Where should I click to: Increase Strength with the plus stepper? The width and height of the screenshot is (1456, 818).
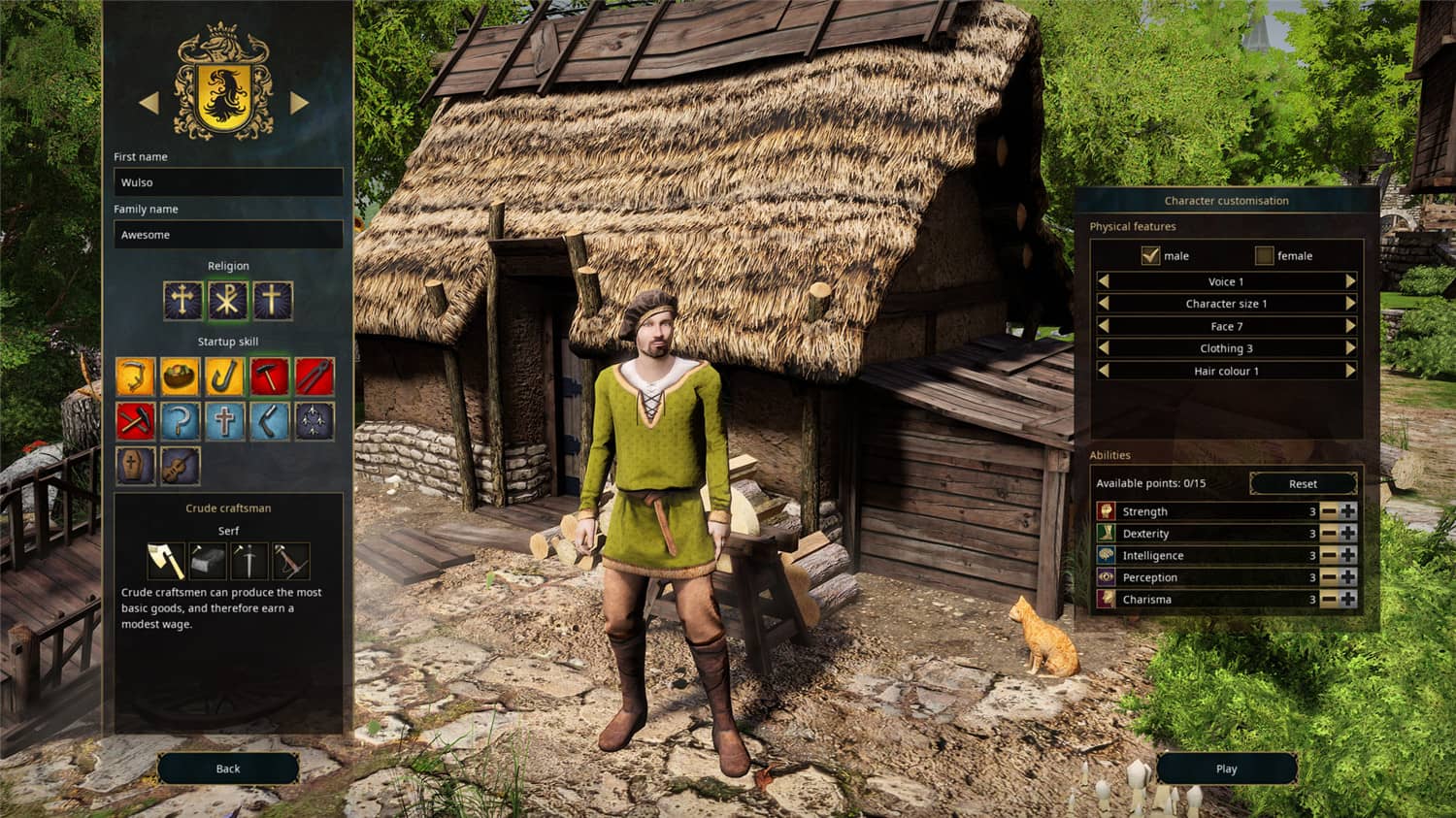[x=1347, y=510]
